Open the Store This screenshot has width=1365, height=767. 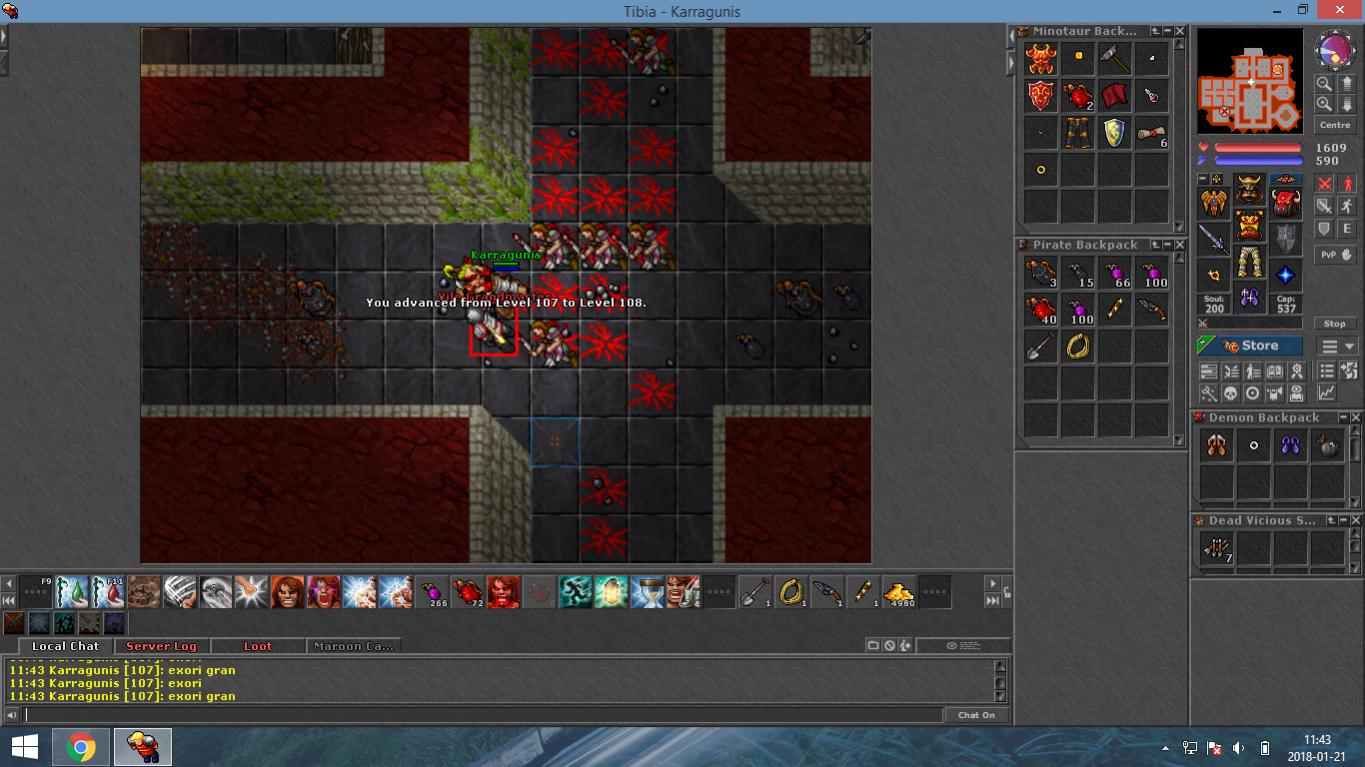click(1249, 346)
